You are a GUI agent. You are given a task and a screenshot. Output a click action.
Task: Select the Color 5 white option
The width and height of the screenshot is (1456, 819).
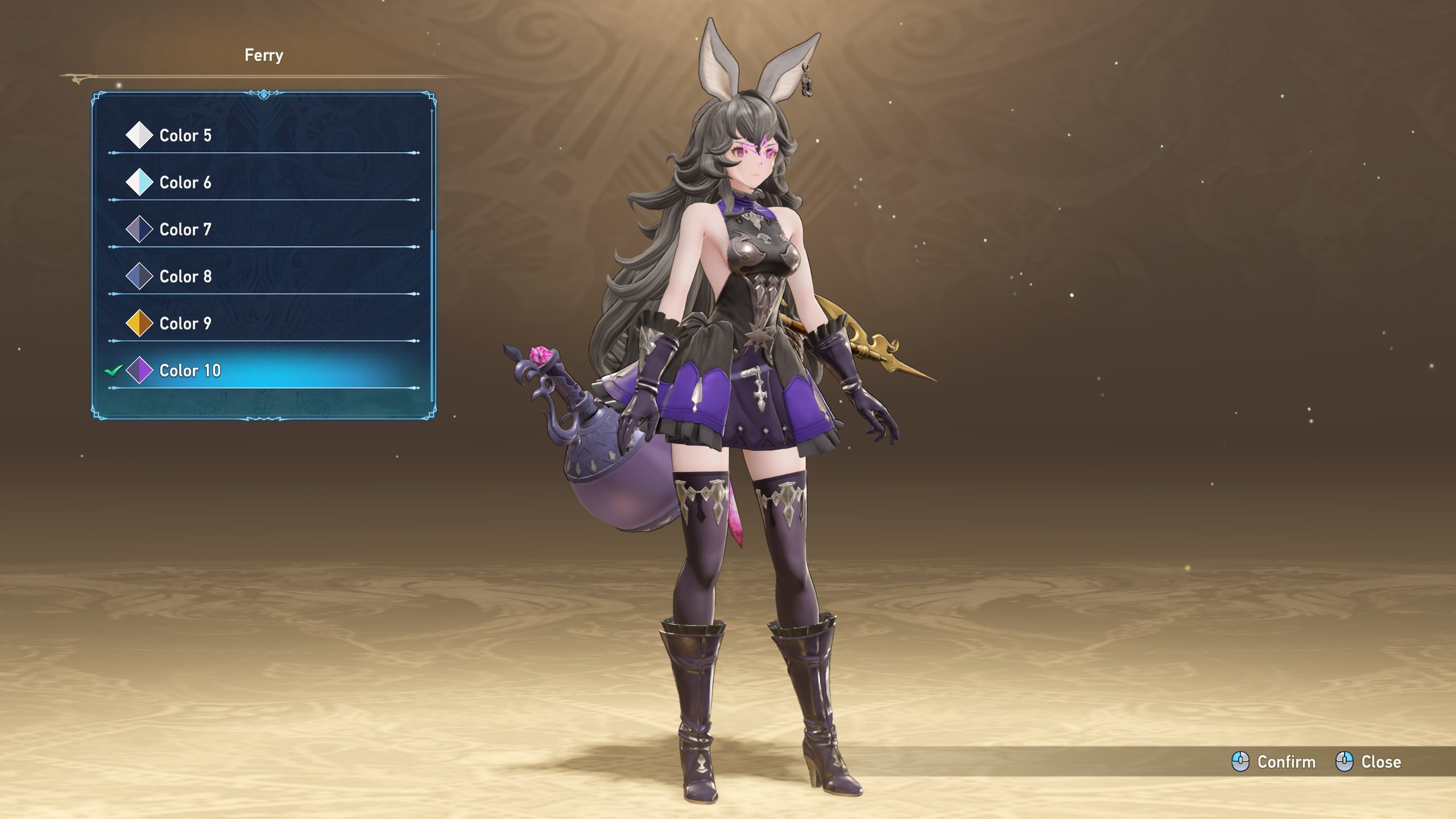[185, 135]
